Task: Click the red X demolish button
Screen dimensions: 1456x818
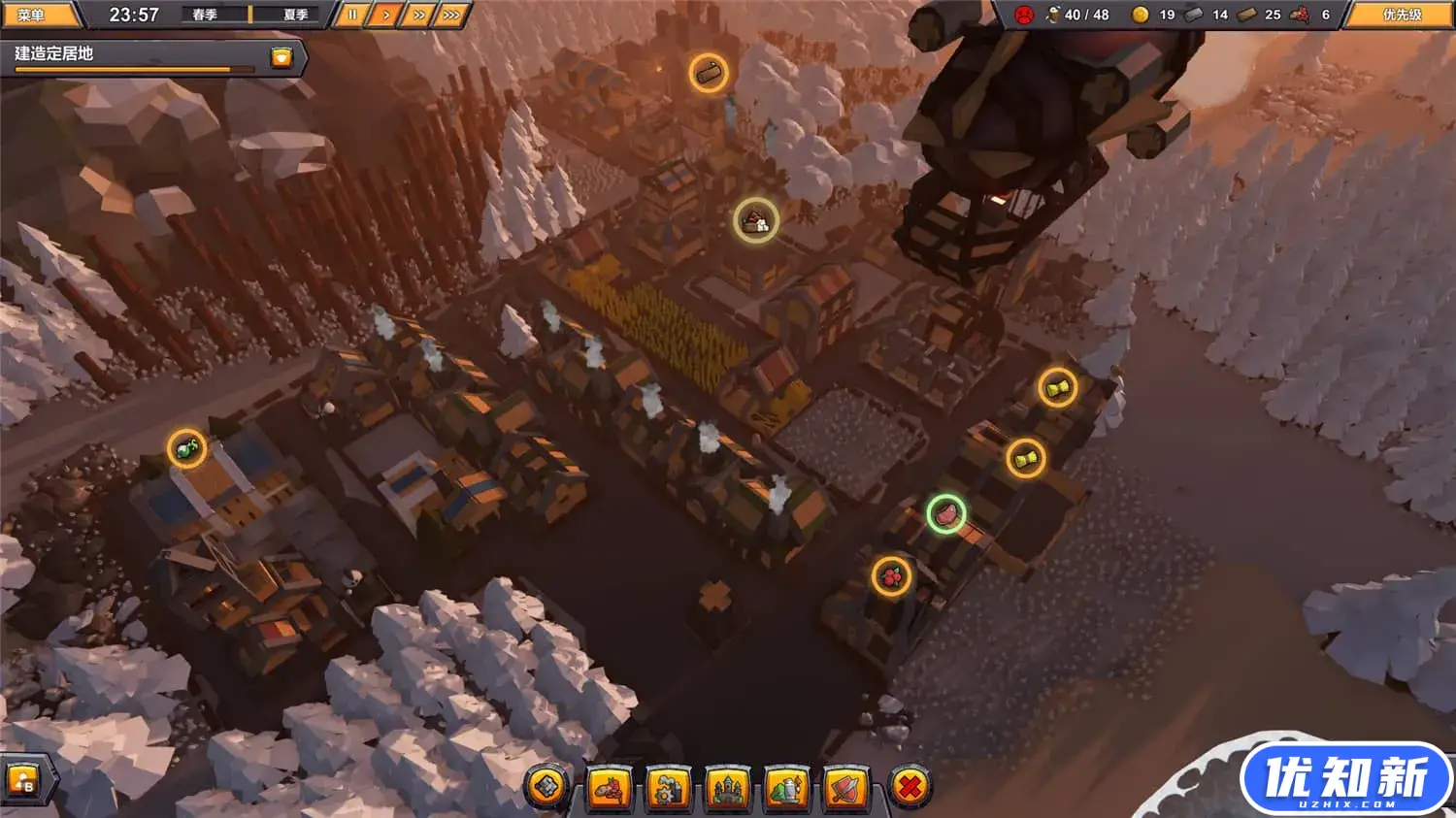Action: (x=909, y=786)
